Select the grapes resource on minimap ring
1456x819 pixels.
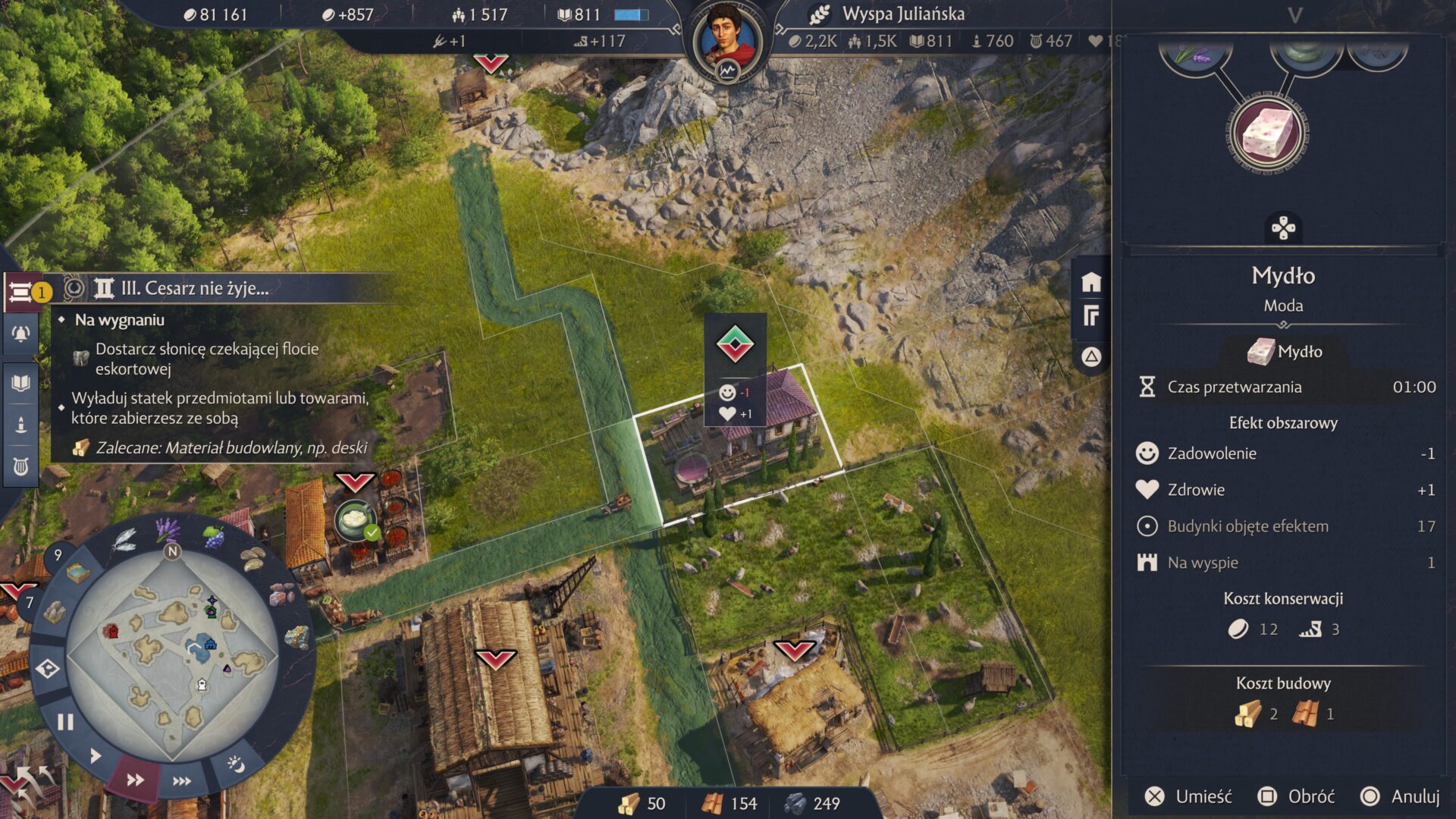[215, 538]
